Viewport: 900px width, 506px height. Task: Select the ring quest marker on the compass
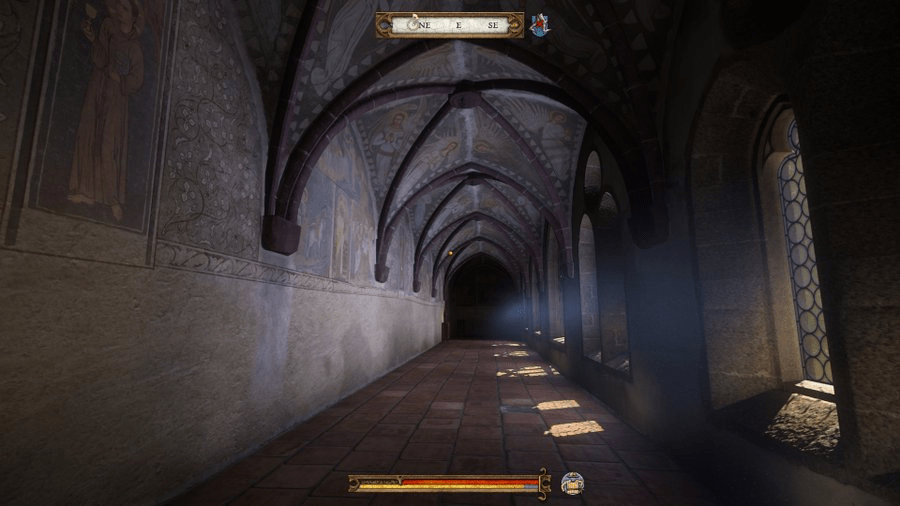tap(413, 25)
